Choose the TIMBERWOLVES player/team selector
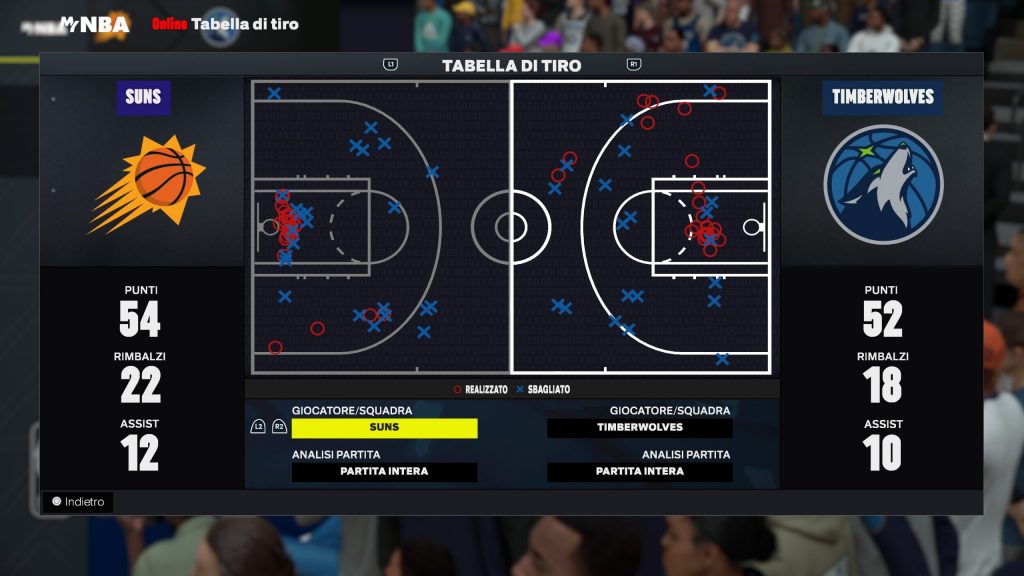Image resolution: width=1024 pixels, height=576 pixels. click(x=640, y=428)
